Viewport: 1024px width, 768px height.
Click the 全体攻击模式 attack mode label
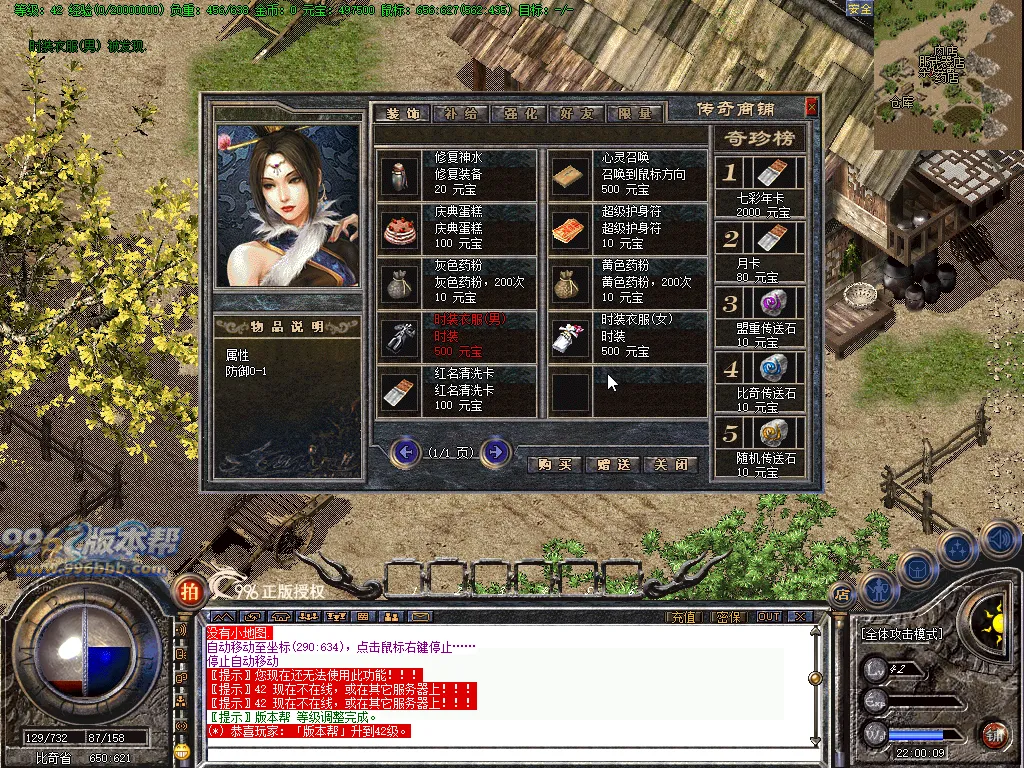point(901,634)
